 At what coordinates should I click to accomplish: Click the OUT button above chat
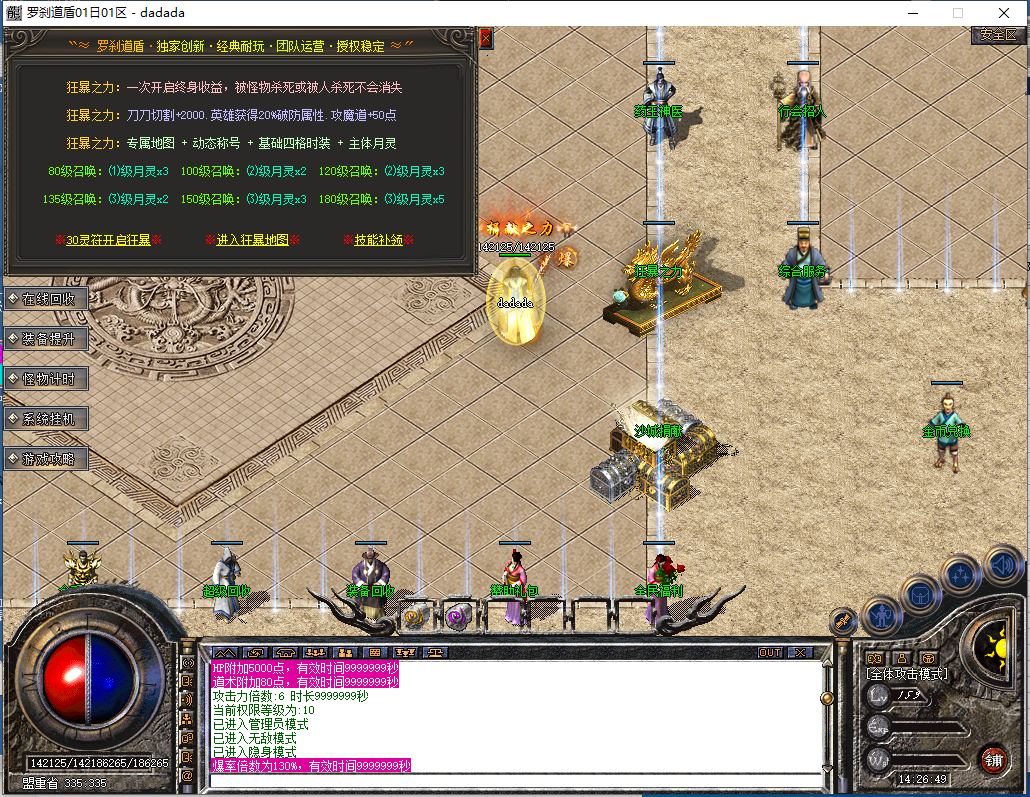pyautogui.click(x=769, y=652)
